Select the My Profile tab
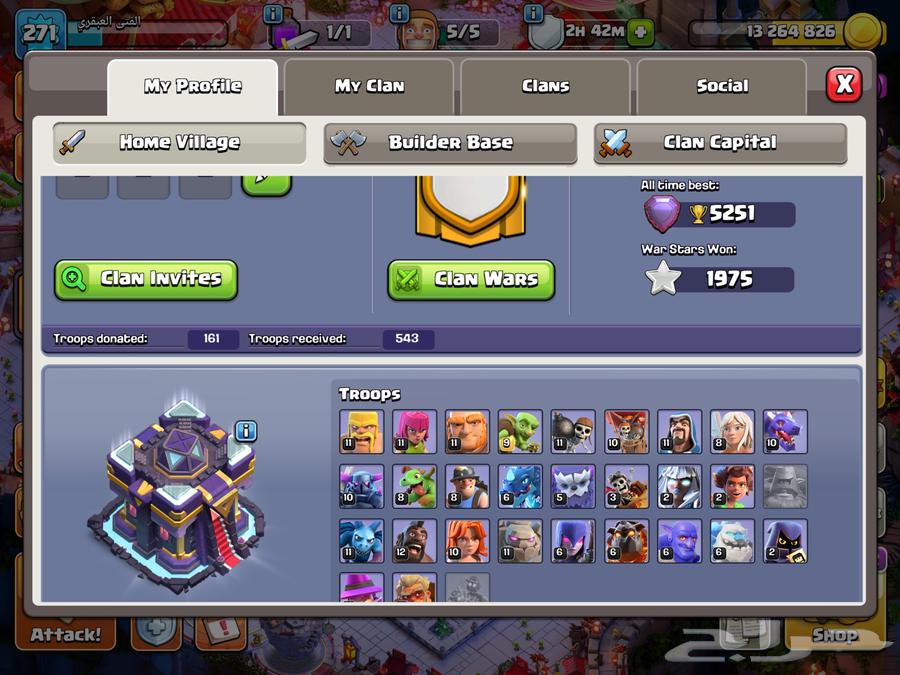 coord(192,86)
